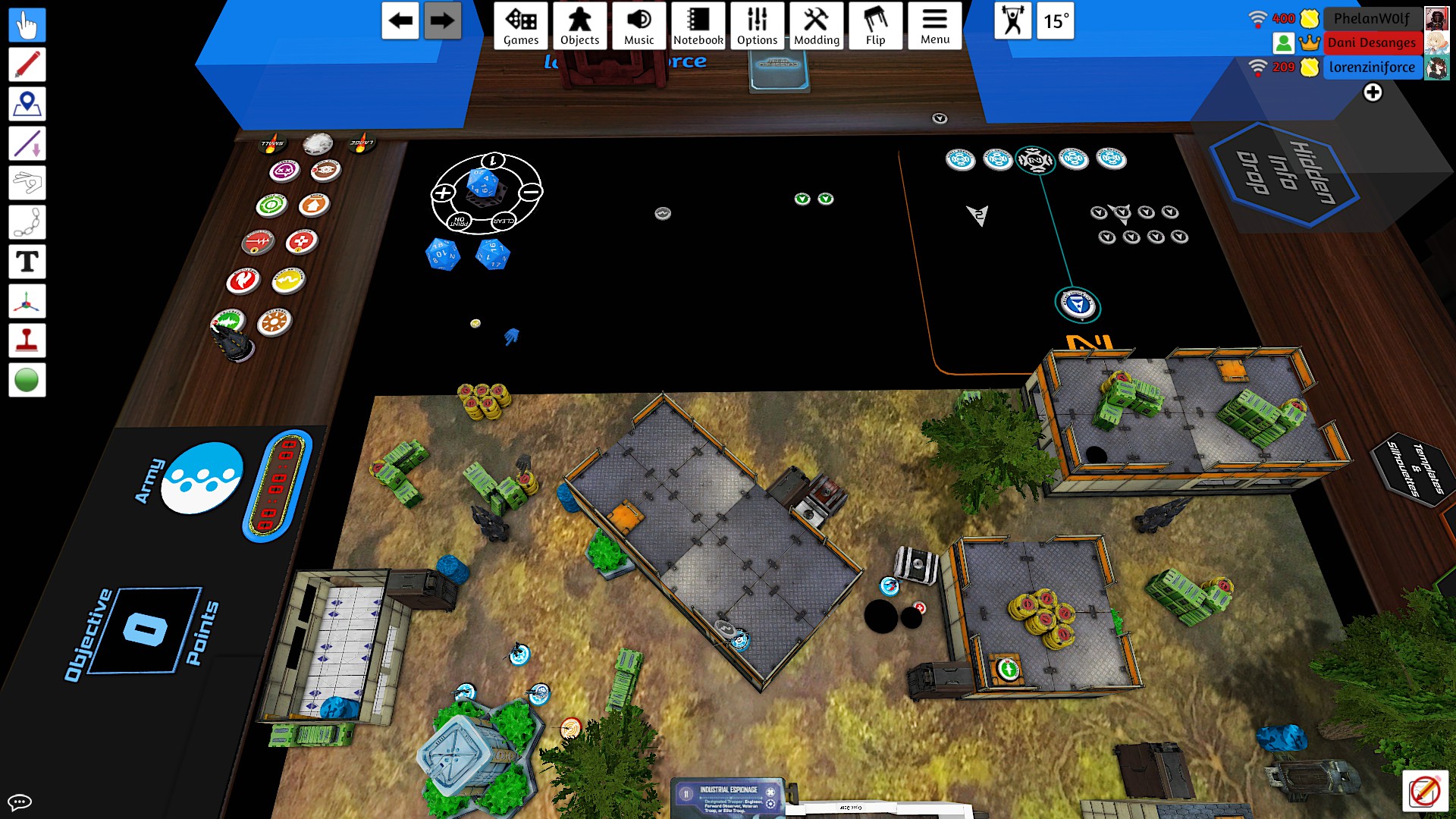Open the main Menu
Screen dimensions: 1456x819
(x=934, y=26)
